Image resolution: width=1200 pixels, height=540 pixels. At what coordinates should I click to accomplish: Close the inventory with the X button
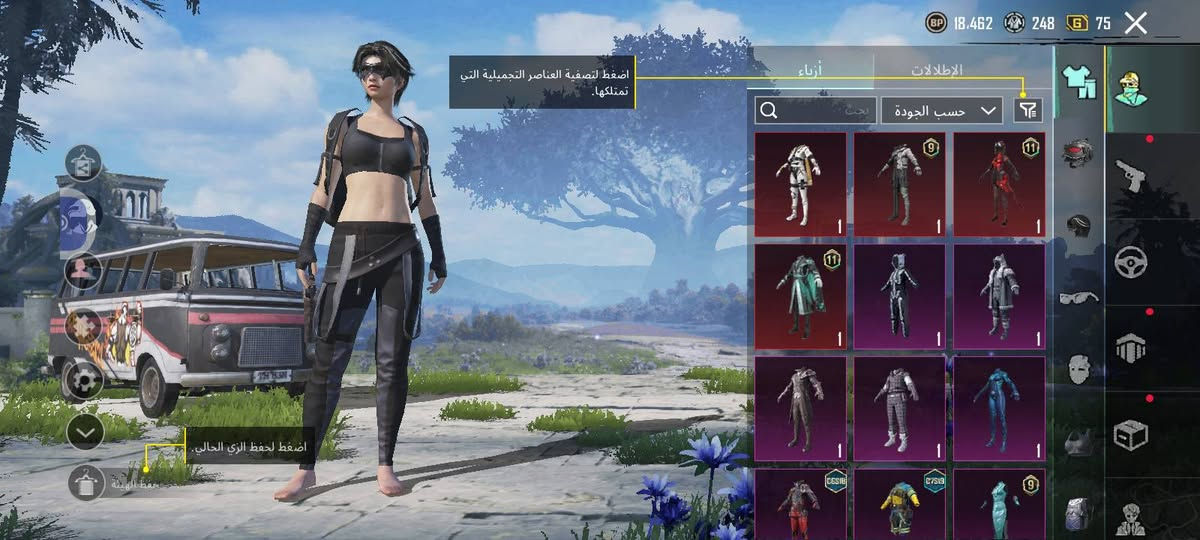pos(1135,24)
